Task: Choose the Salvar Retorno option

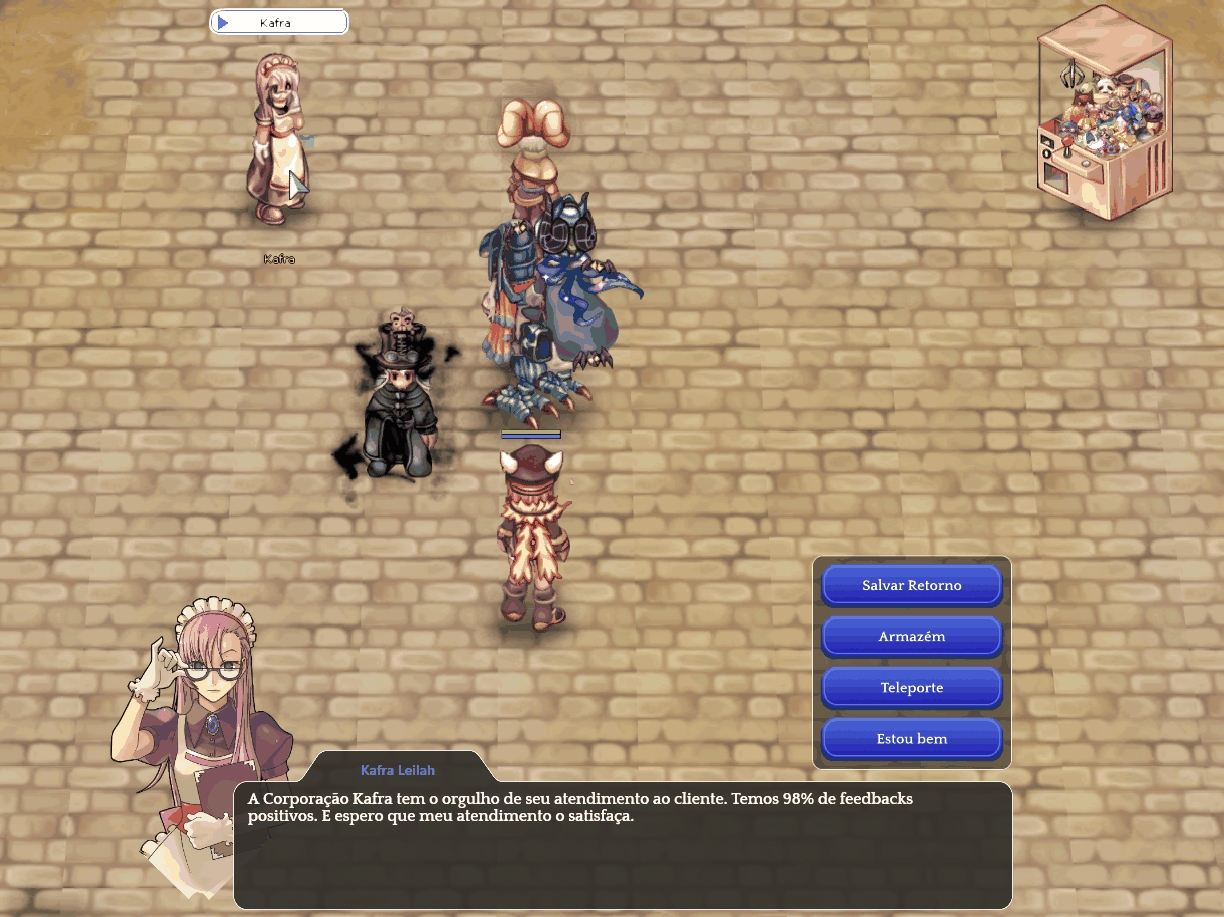Action: click(x=911, y=585)
